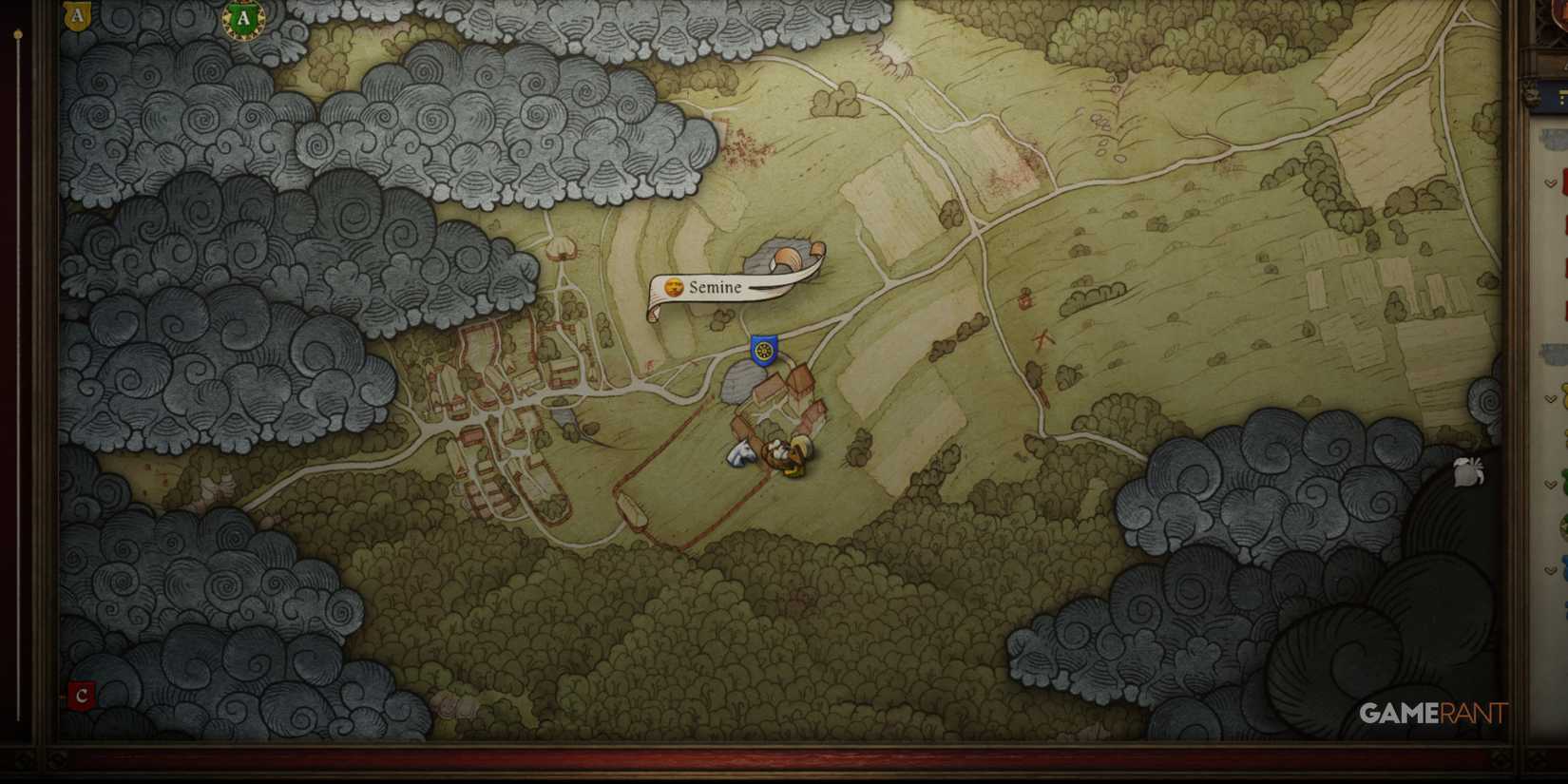Click the green 'A' compass objective marker
Image resolution: width=1568 pixels, height=784 pixels.
coord(239,17)
